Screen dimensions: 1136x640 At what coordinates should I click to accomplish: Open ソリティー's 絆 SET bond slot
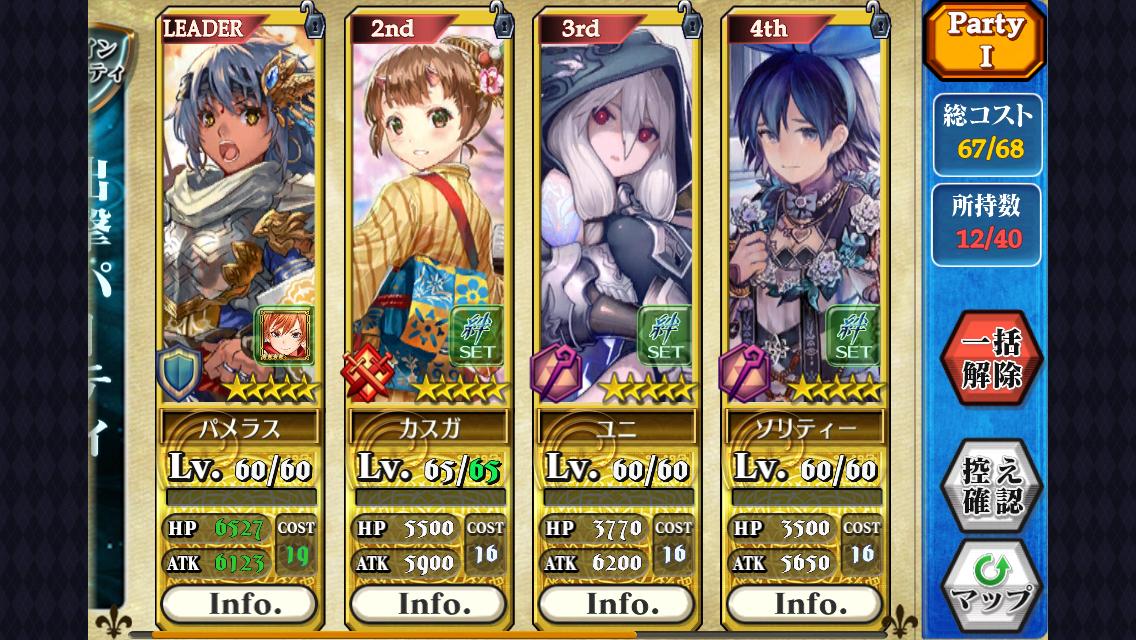852,335
